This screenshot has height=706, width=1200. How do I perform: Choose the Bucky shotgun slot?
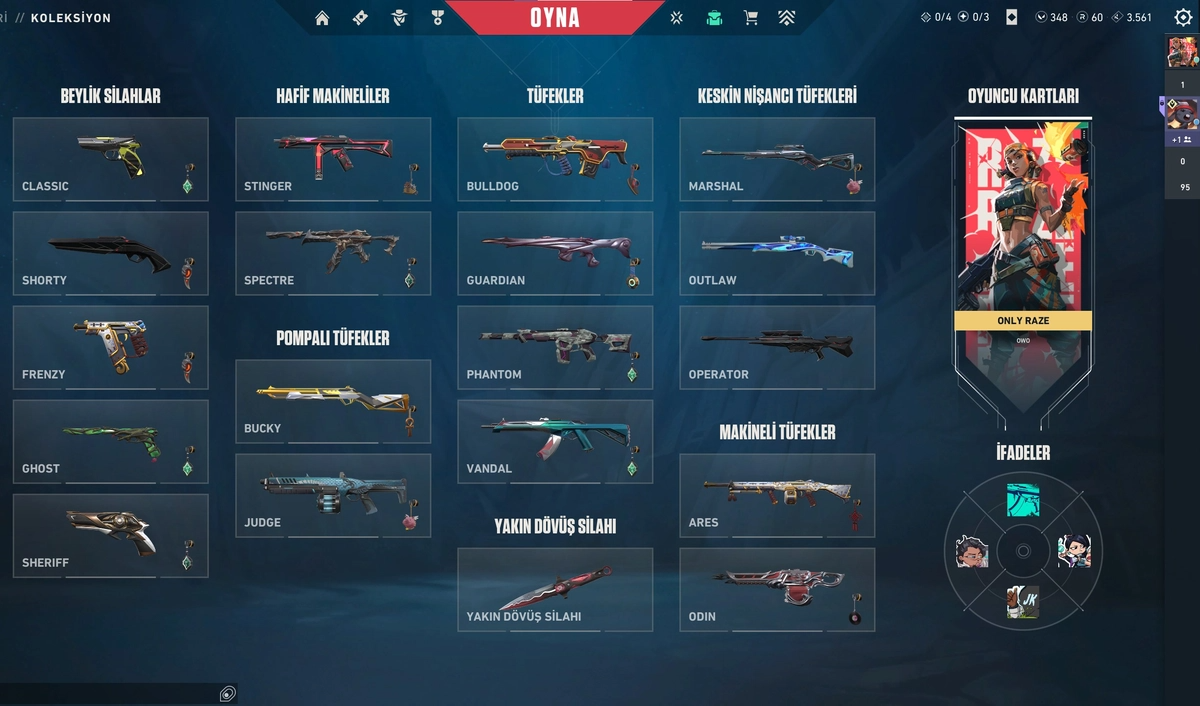pos(333,401)
